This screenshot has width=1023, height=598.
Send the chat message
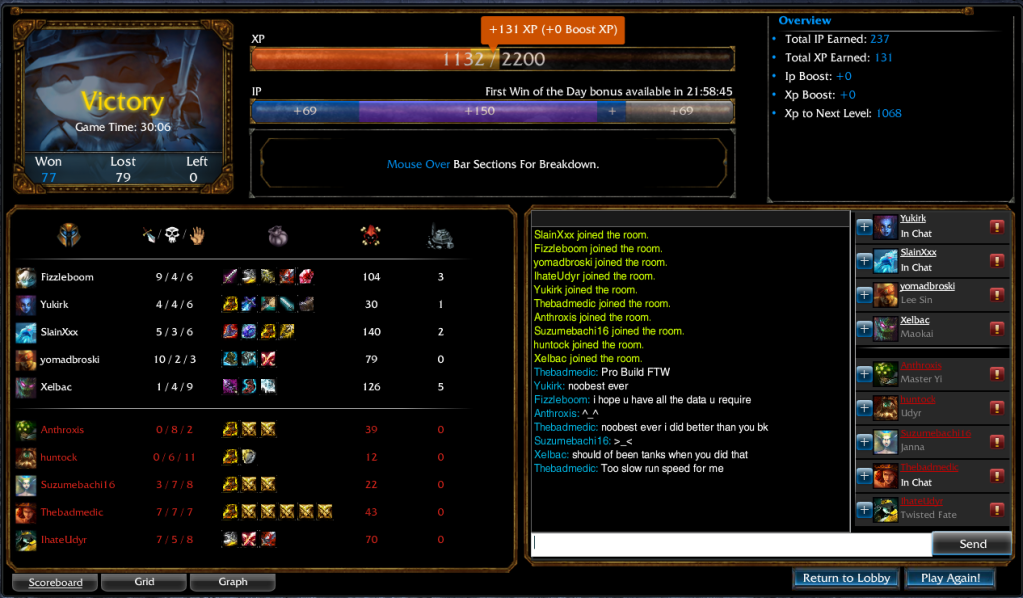point(972,544)
